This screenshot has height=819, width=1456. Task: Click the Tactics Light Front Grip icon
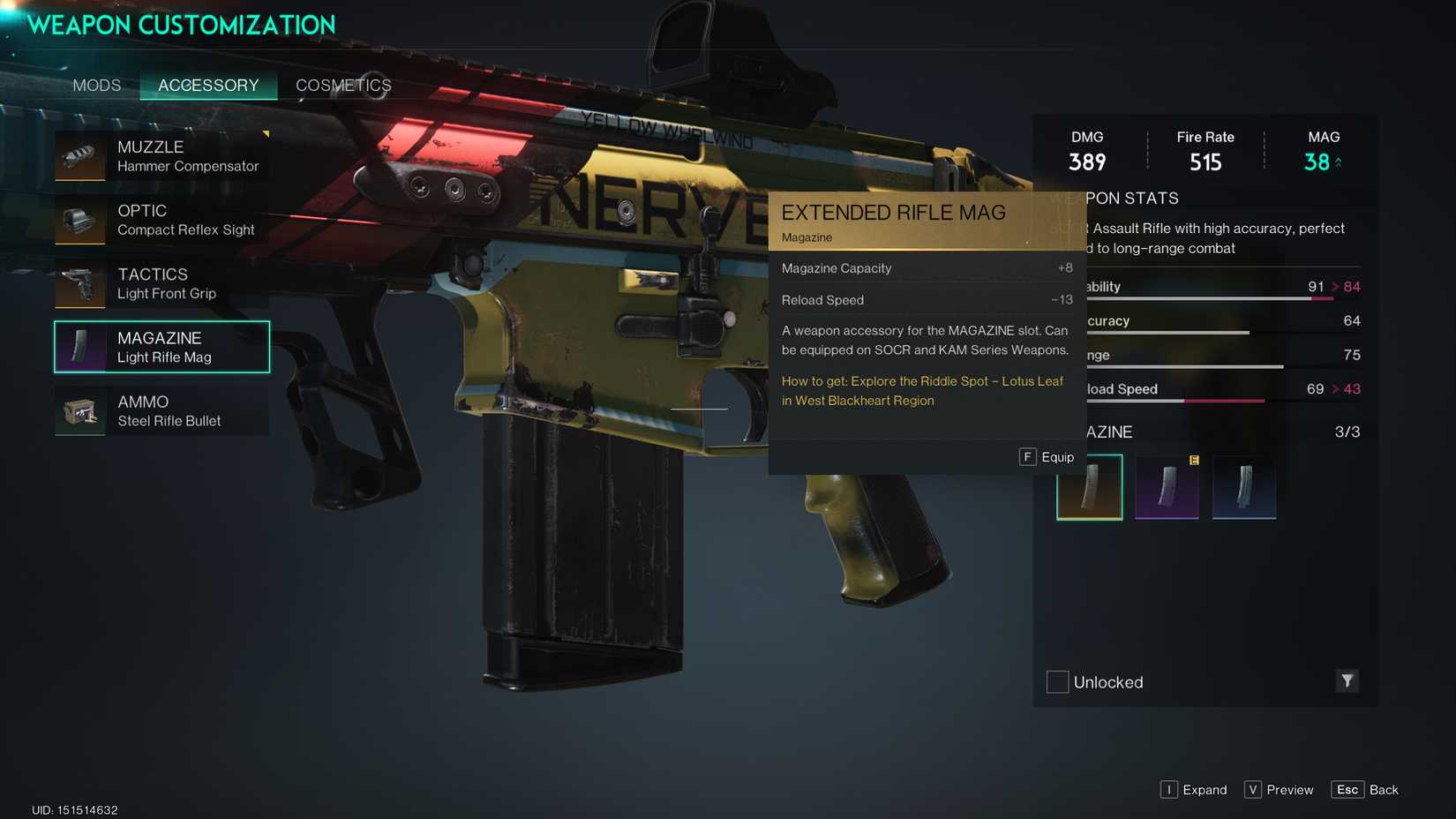[x=79, y=283]
